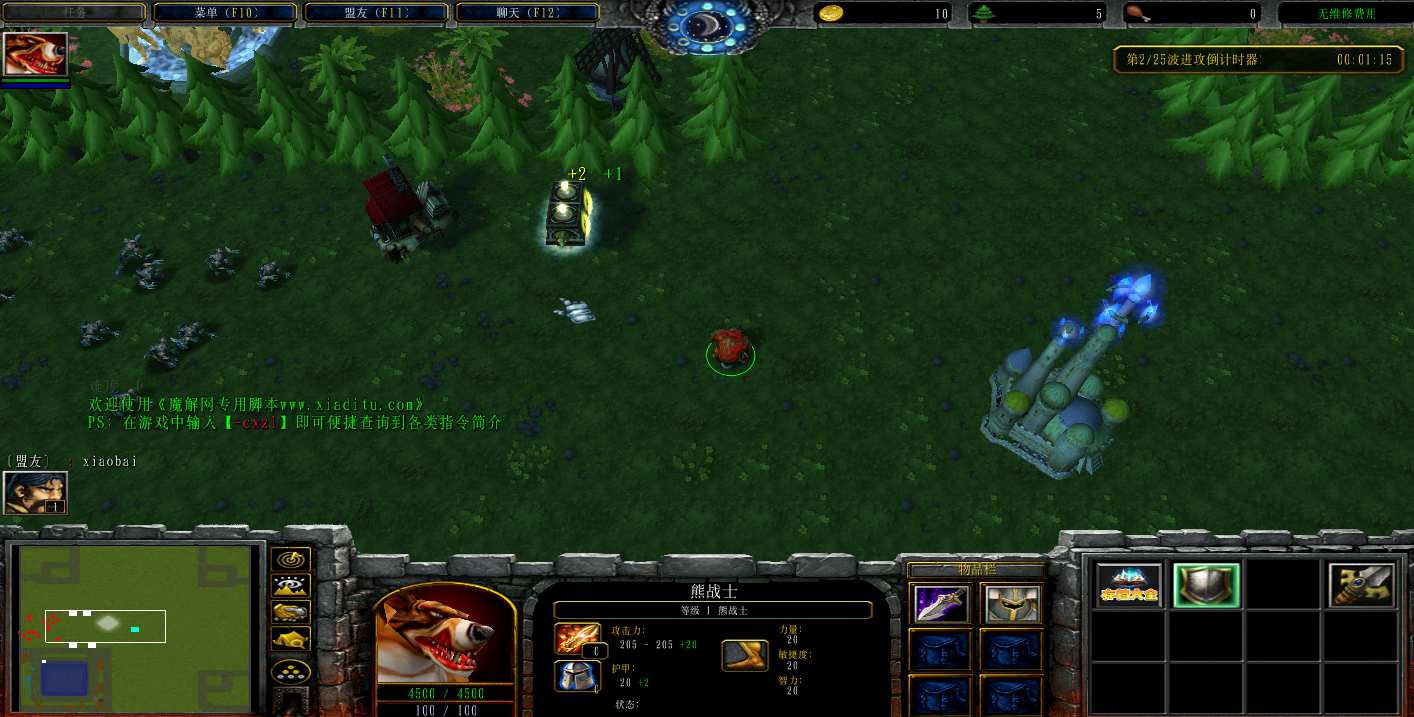
Task: Select the bear hero portrait icon at top-left
Action: click(x=36, y=54)
